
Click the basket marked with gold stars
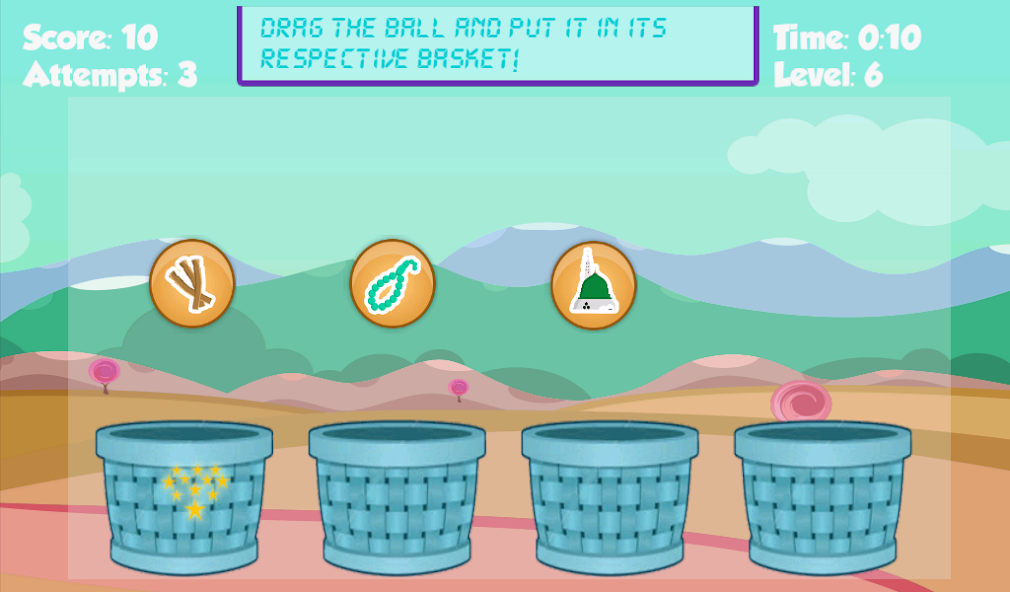pos(185,497)
